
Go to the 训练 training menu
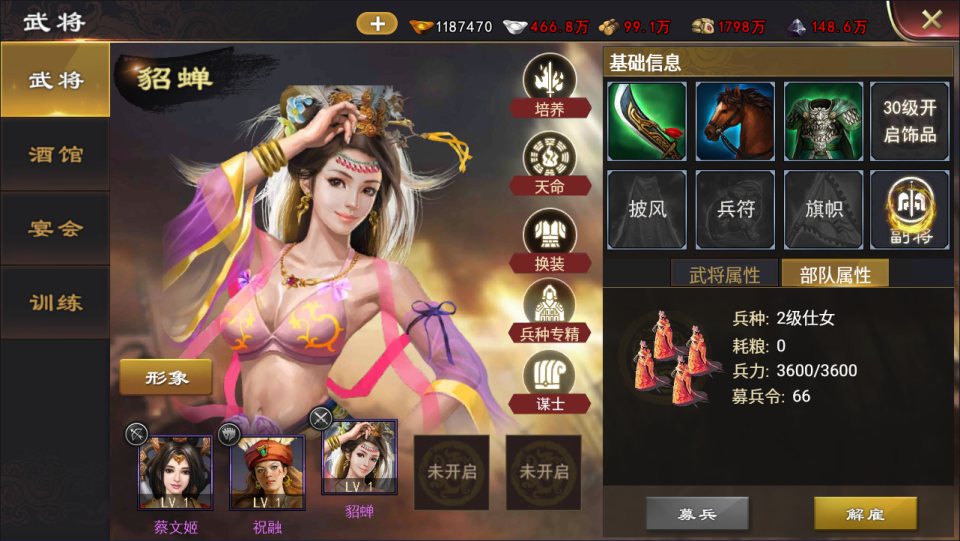(x=55, y=302)
